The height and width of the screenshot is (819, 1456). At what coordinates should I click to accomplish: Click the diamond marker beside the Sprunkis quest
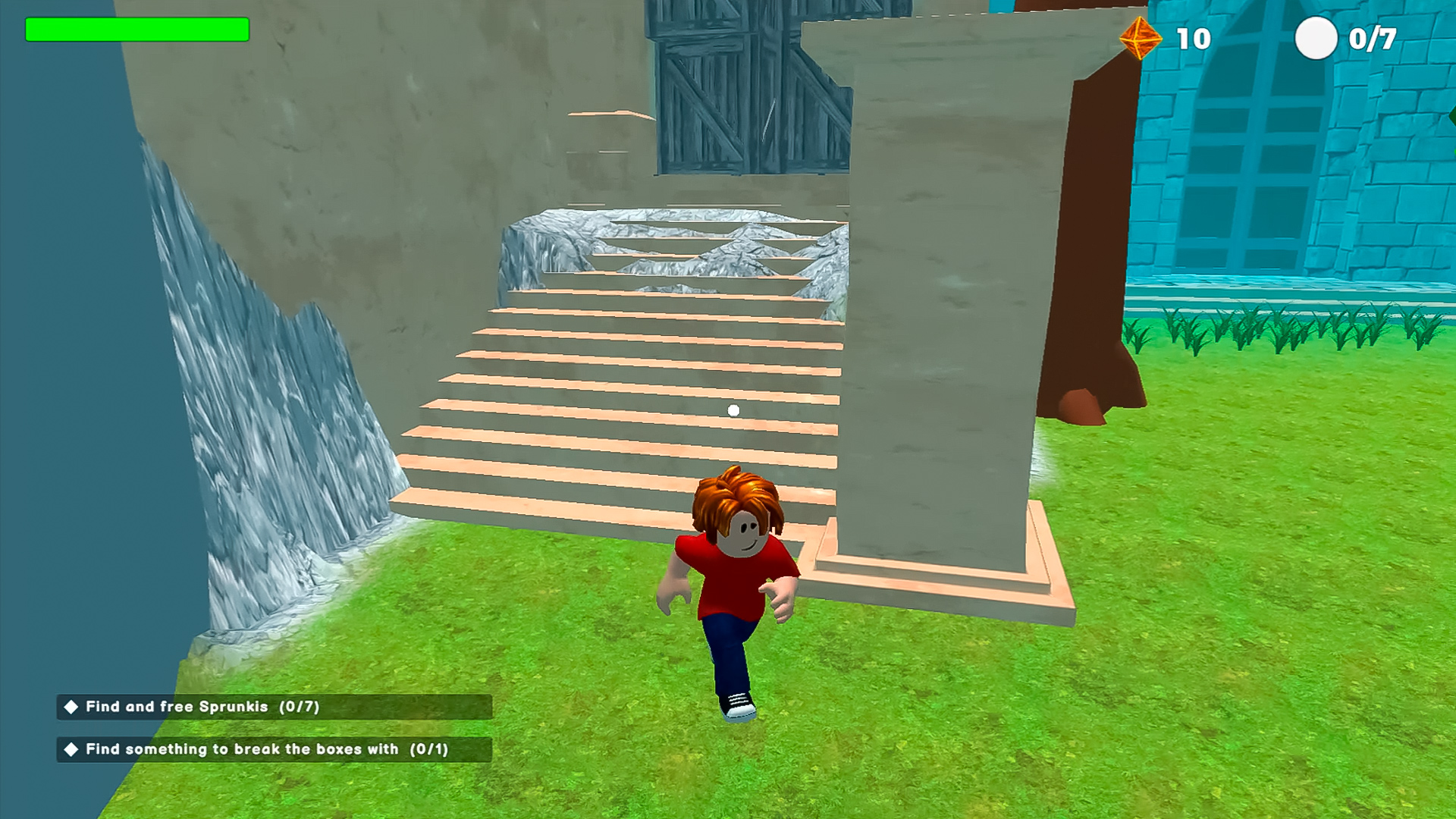click(71, 706)
